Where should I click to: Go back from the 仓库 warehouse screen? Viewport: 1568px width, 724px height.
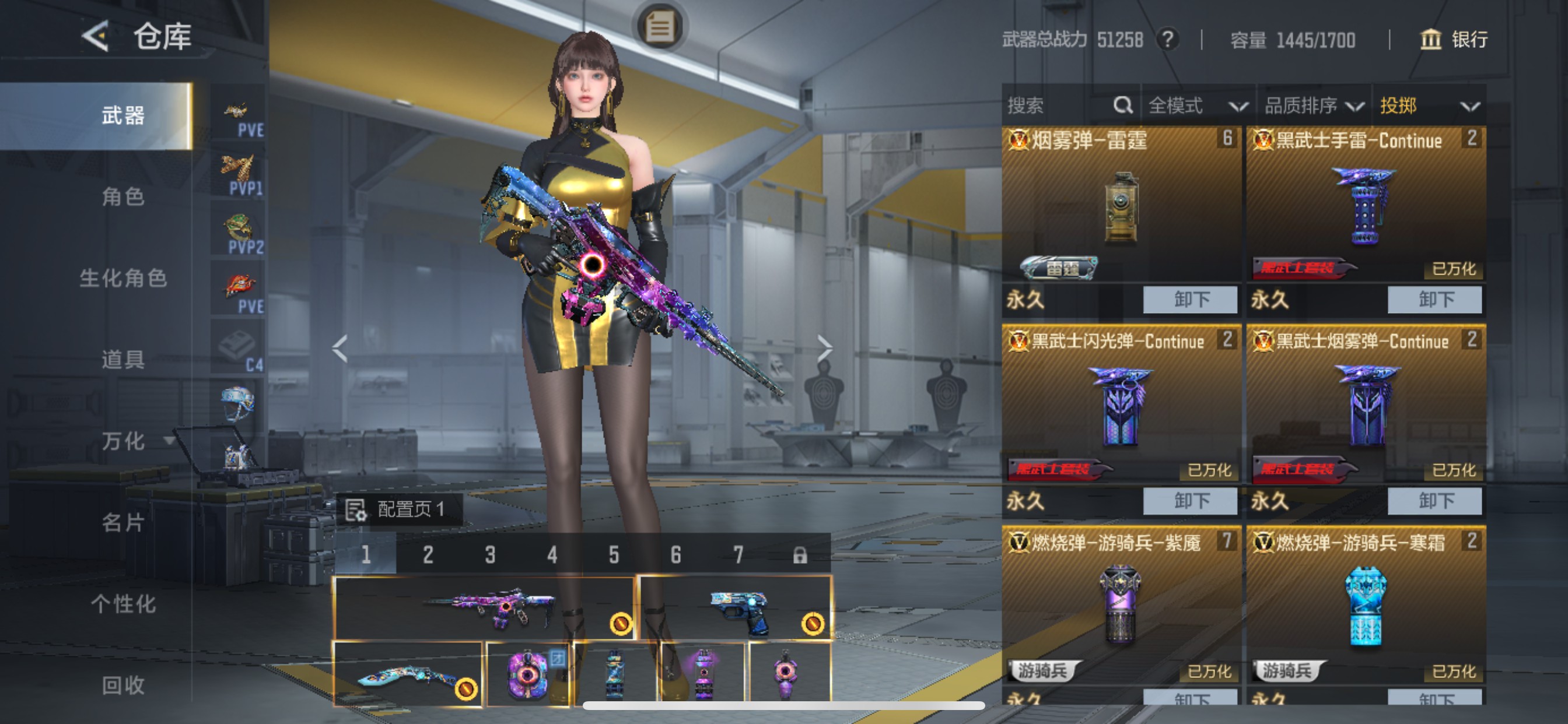coord(96,37)
